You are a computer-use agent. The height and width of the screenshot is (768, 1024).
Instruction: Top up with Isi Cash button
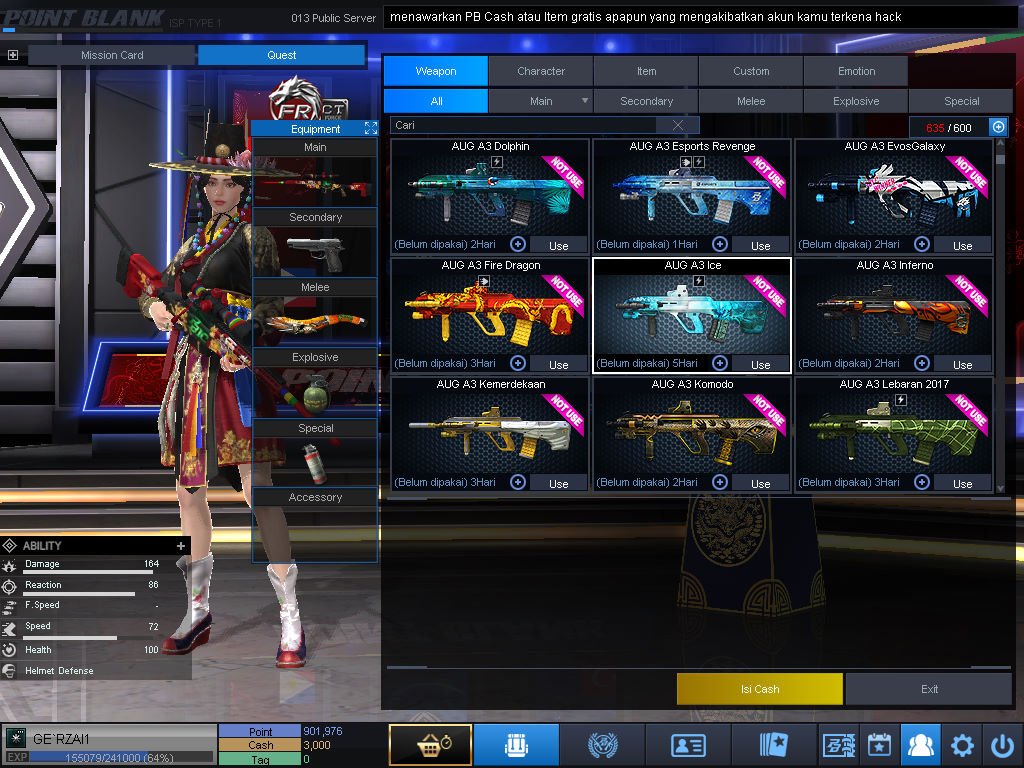click(759, 689)
